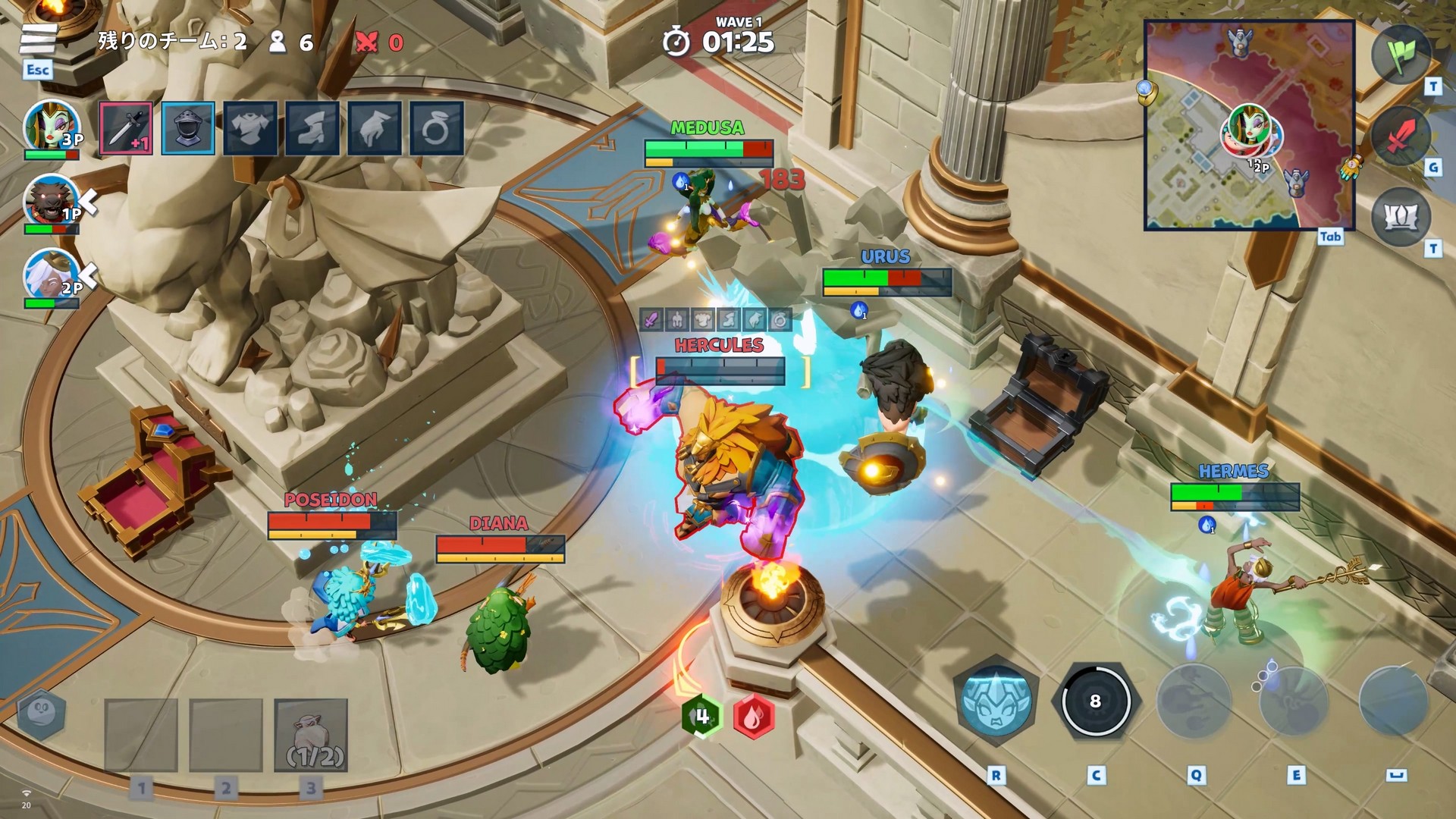Click the ability on 8 cooldown

click(1095, 701)
